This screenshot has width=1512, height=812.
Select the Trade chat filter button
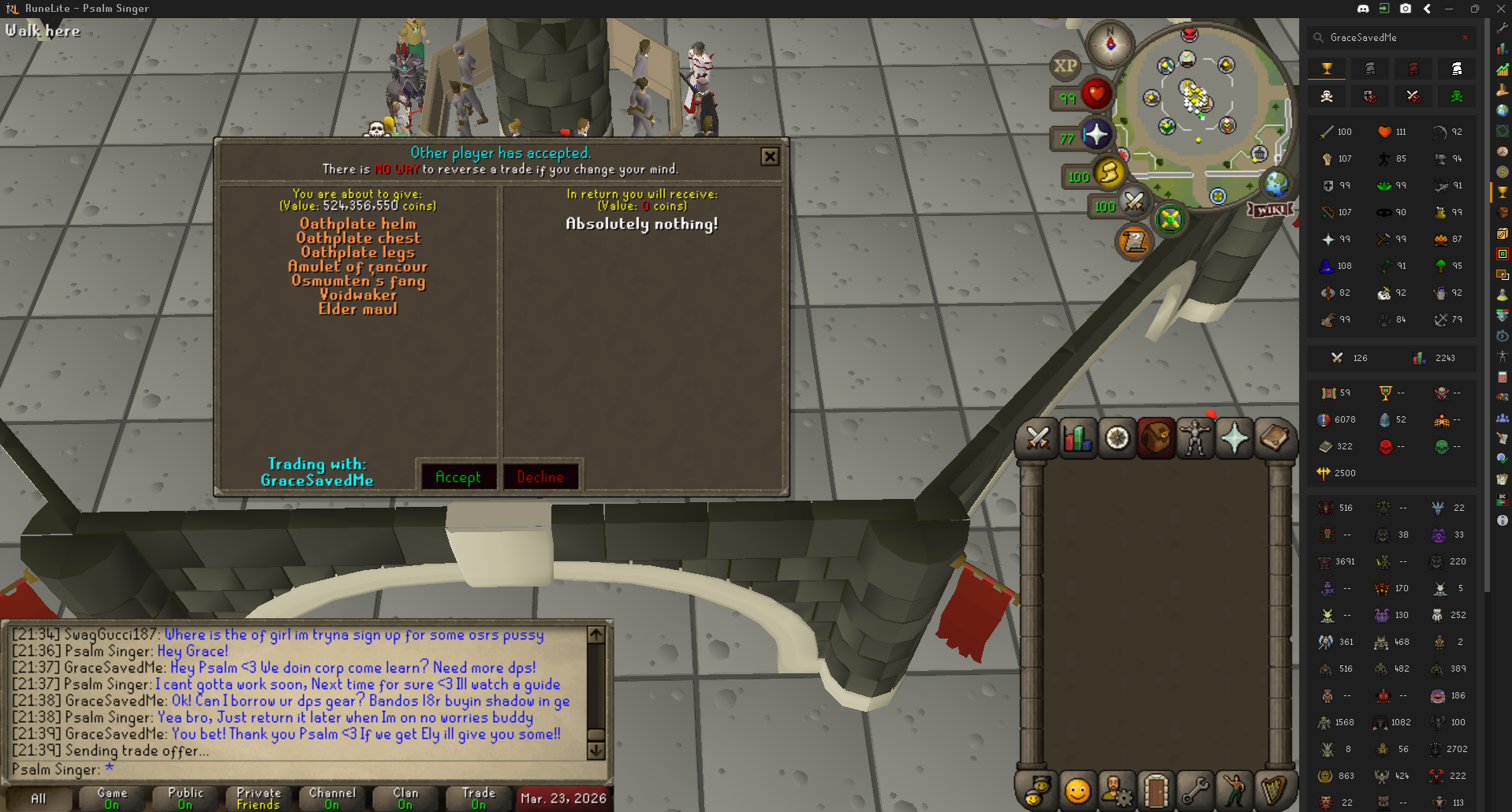pos(479,798)
